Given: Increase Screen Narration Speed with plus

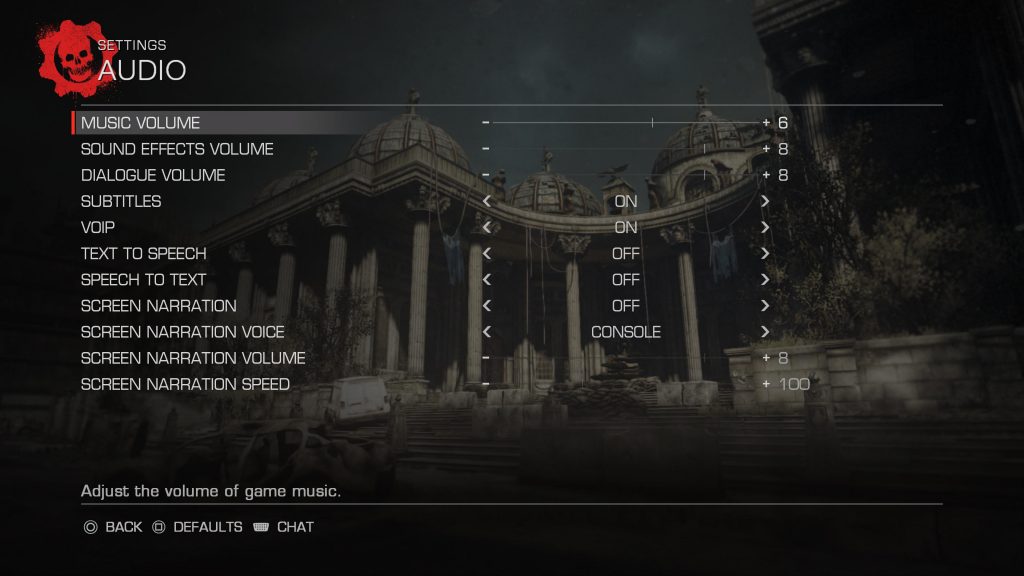Looking at the screenshot, I should [x=767, y=384].
